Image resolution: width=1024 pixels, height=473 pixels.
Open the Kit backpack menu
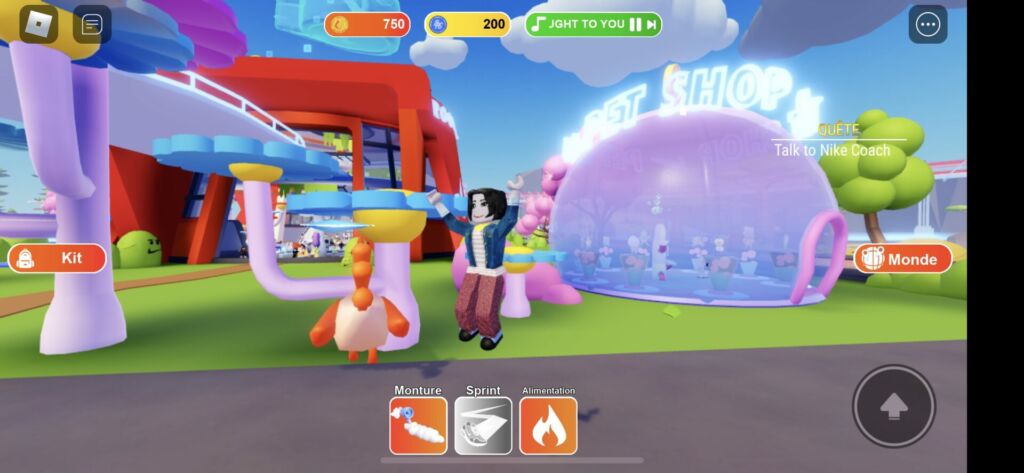(x=57, y=258)
